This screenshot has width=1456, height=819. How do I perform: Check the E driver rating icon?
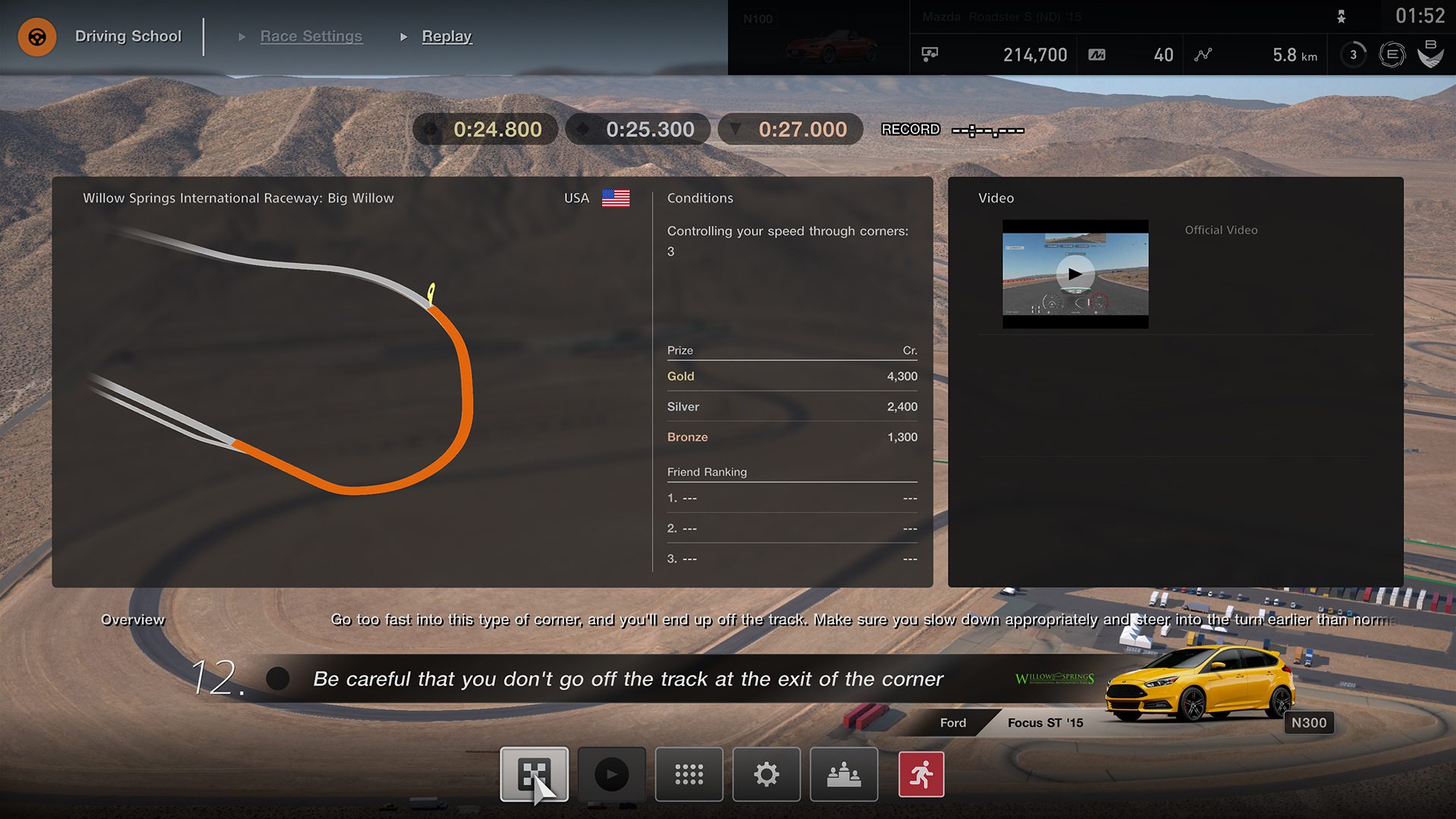(x=1391, y=54)
